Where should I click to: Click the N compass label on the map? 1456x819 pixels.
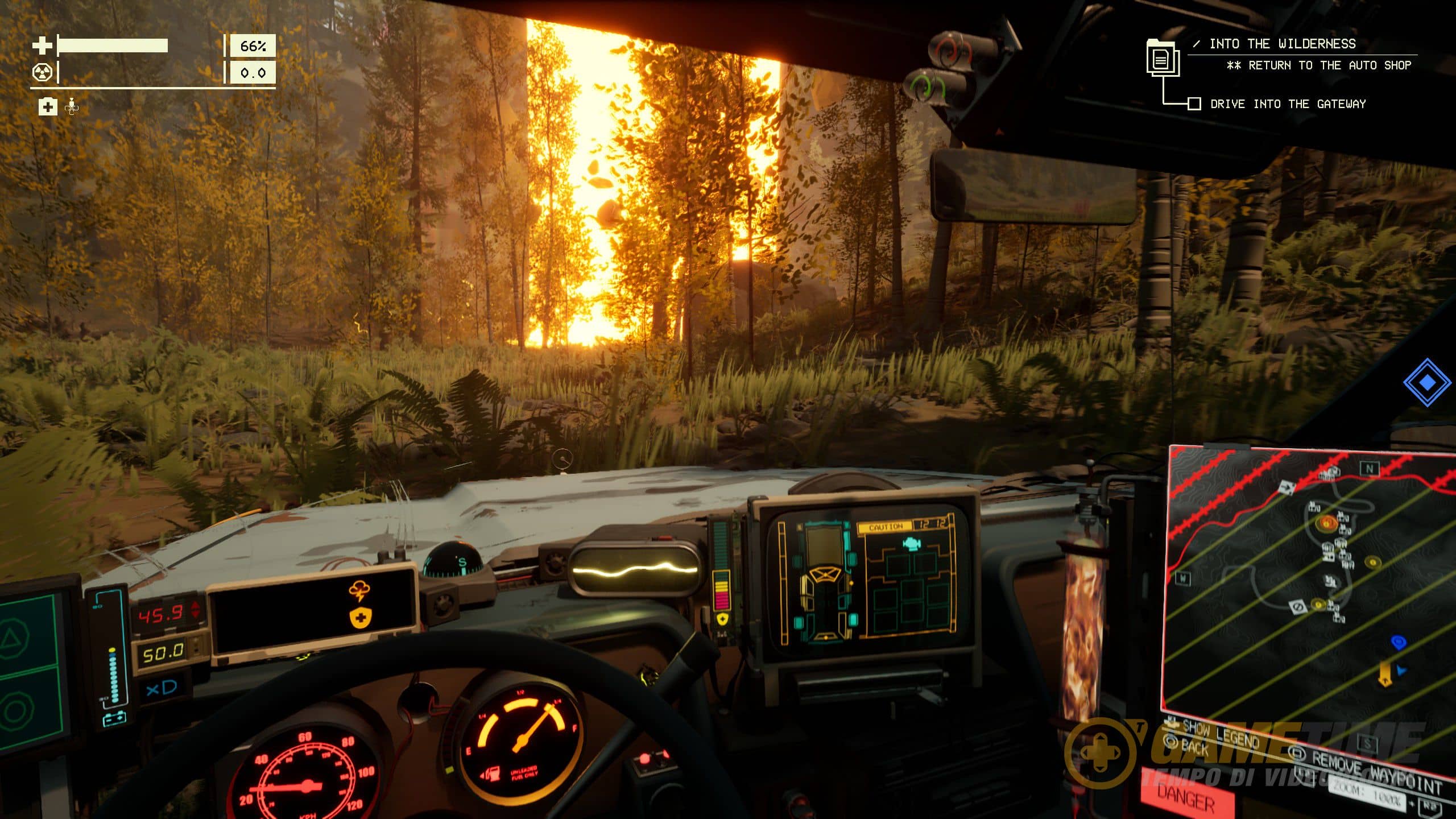click(1370, 469)
